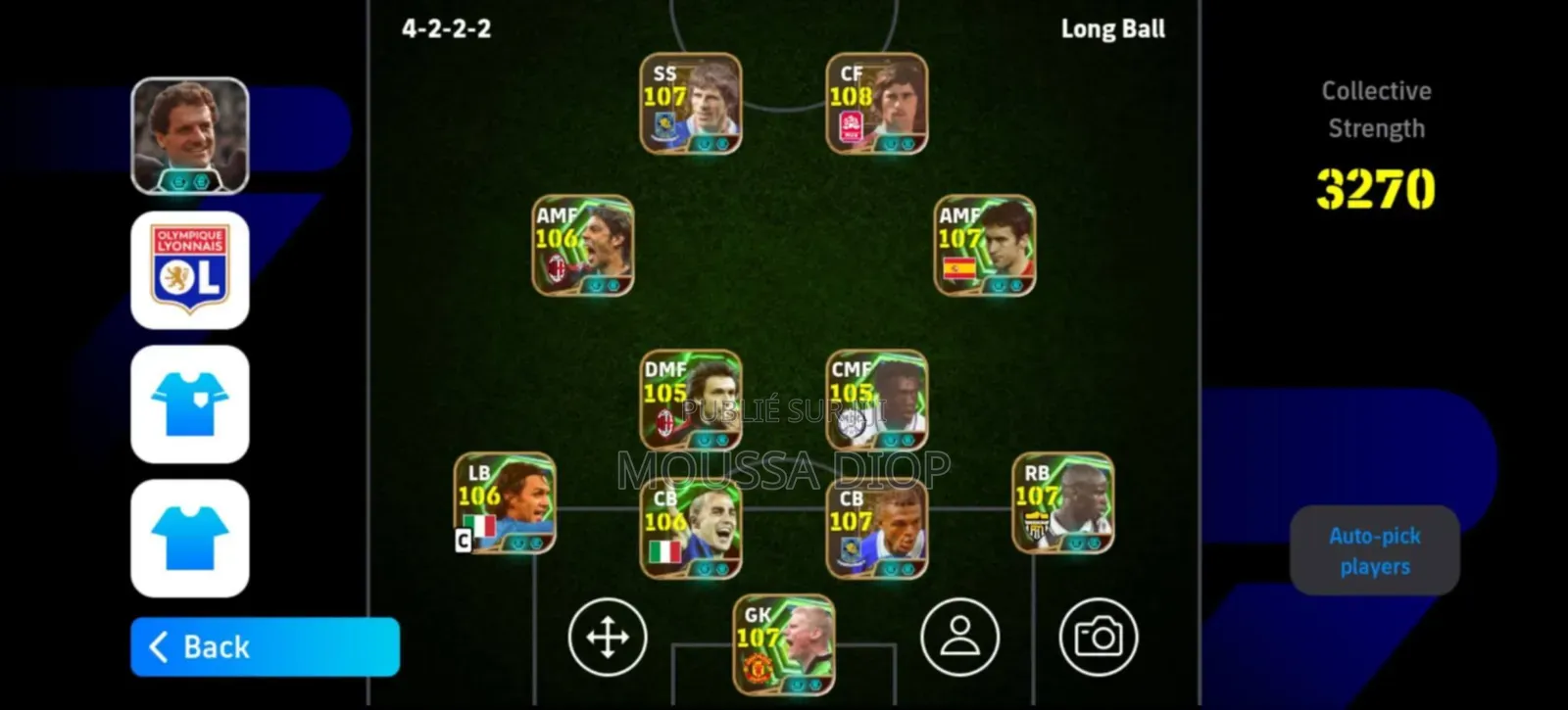Select the CF rated 108 card
Image resolution: width=1568 pixels, height=710 pixels.
point(877,103)
